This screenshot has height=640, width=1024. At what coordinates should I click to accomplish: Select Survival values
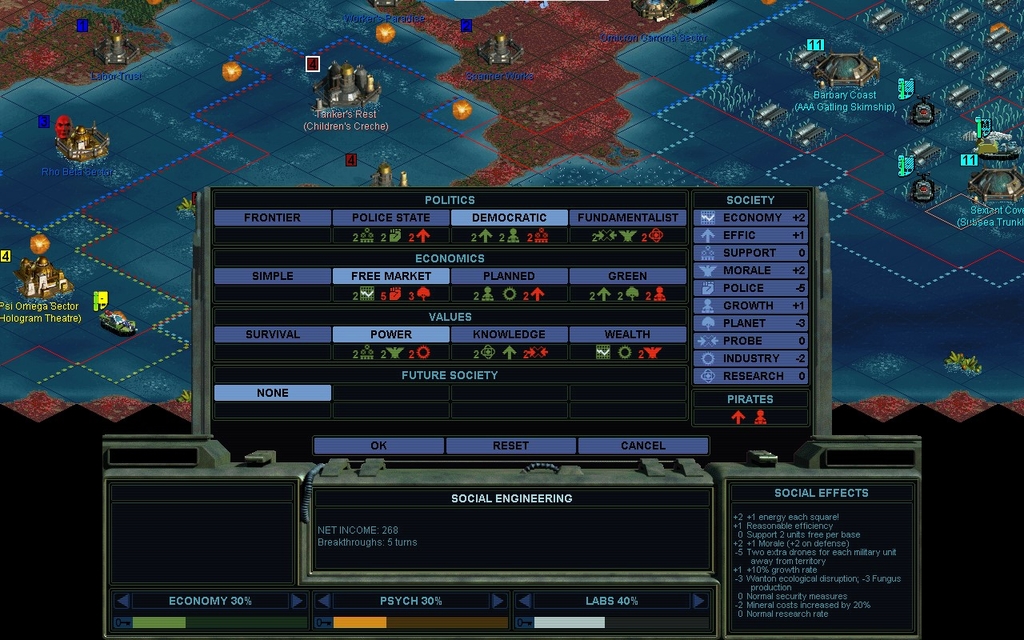coord(272,335)
